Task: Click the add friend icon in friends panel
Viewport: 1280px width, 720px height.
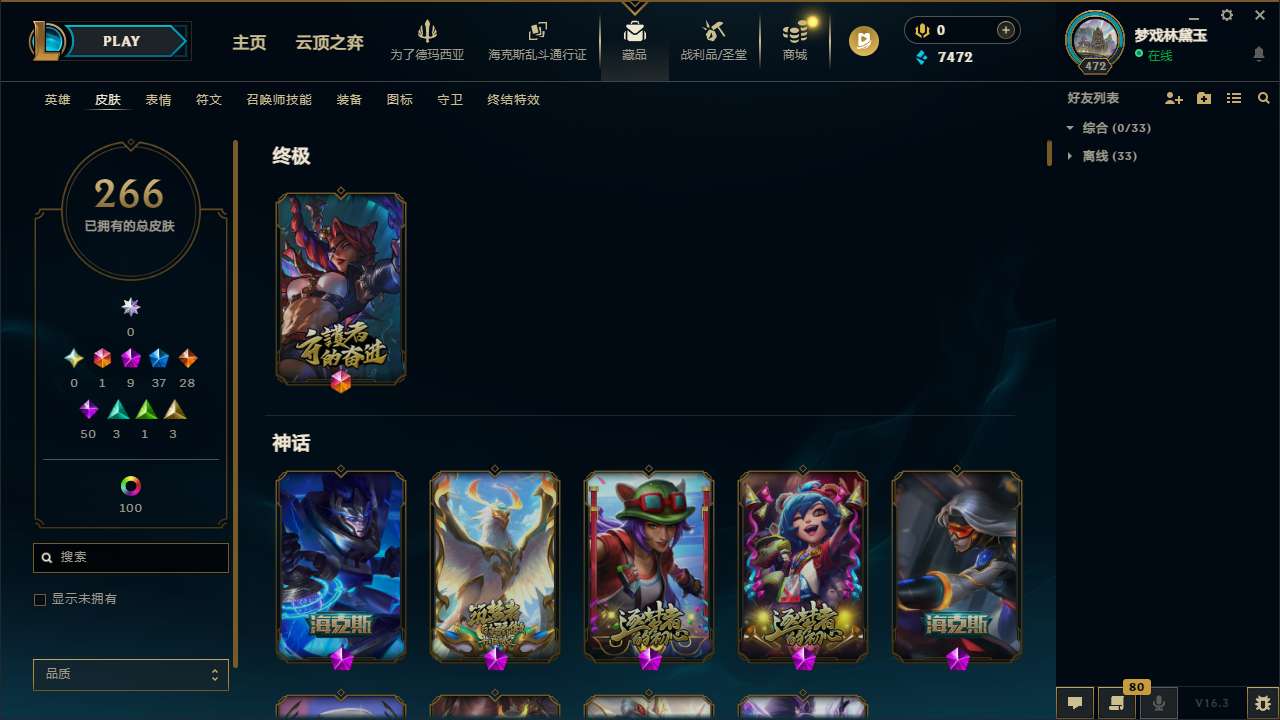Action: (1174, 98)
